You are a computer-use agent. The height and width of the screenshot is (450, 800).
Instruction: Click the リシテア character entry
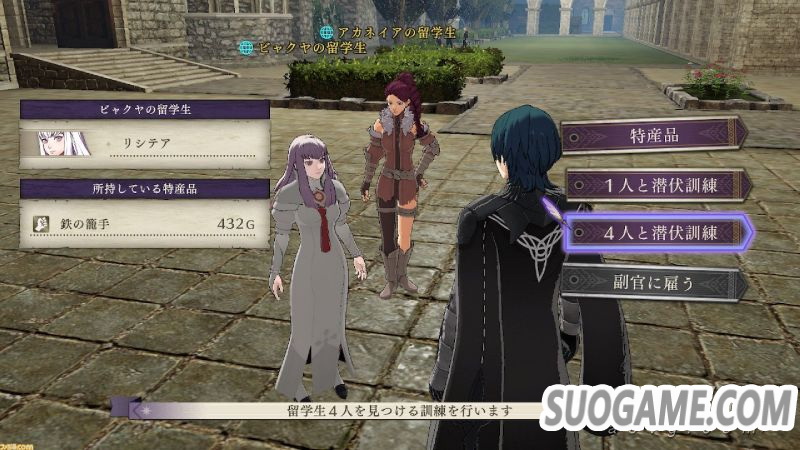(145, 142)
